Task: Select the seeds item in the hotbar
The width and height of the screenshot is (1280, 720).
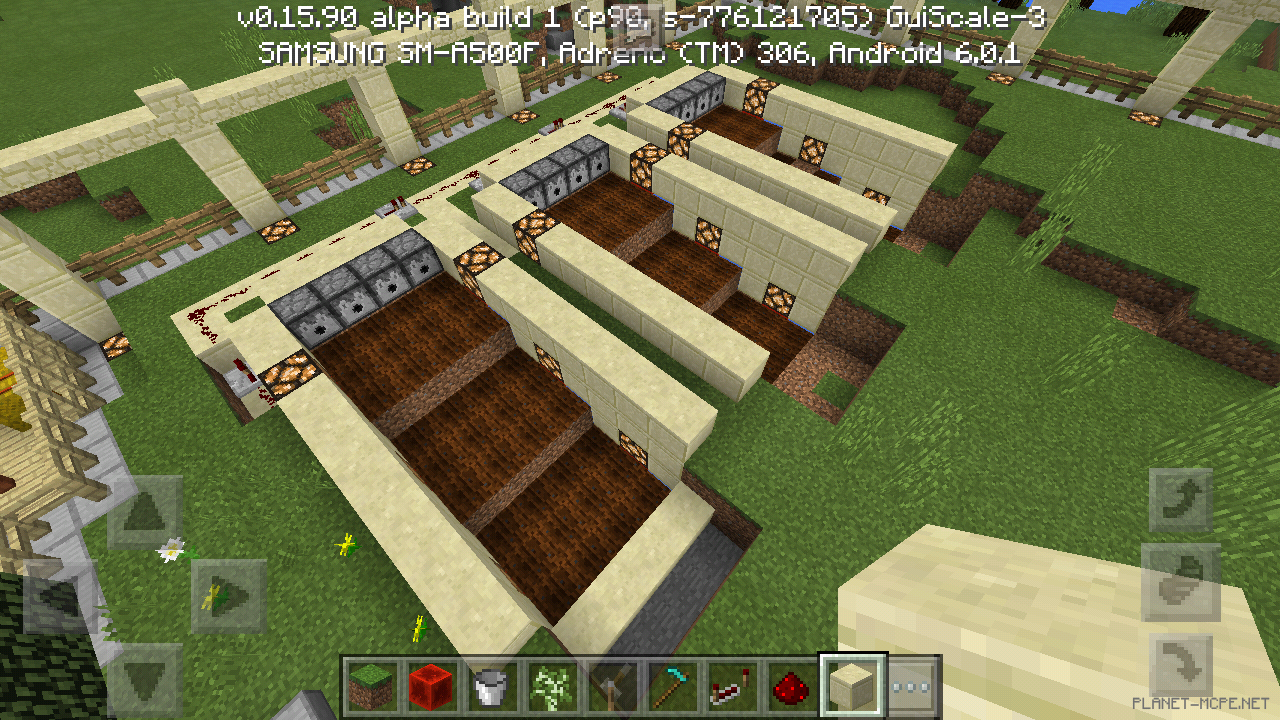Action: pos(549,686)
